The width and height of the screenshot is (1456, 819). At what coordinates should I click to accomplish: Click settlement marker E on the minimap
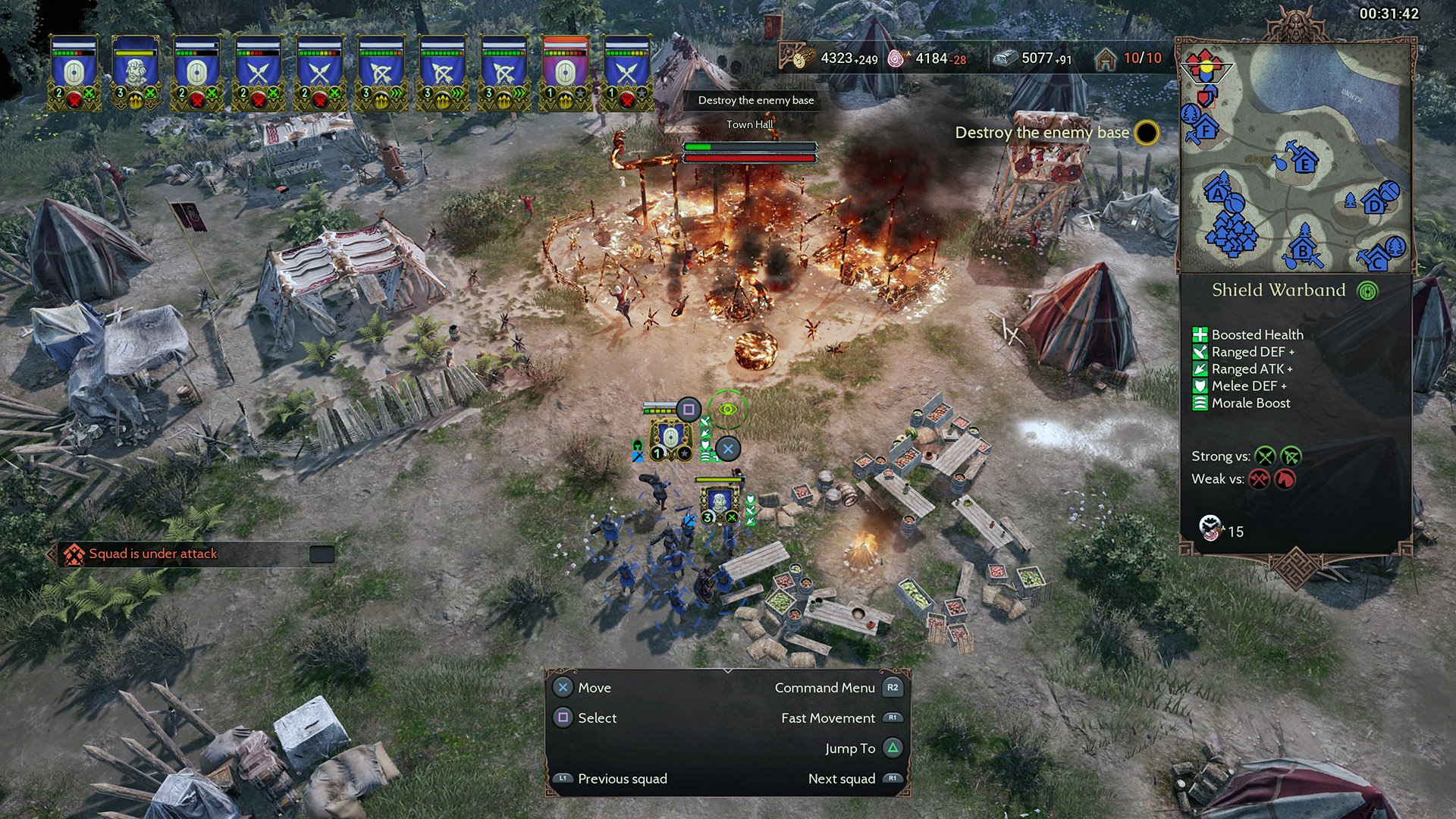pos(1304,165)
